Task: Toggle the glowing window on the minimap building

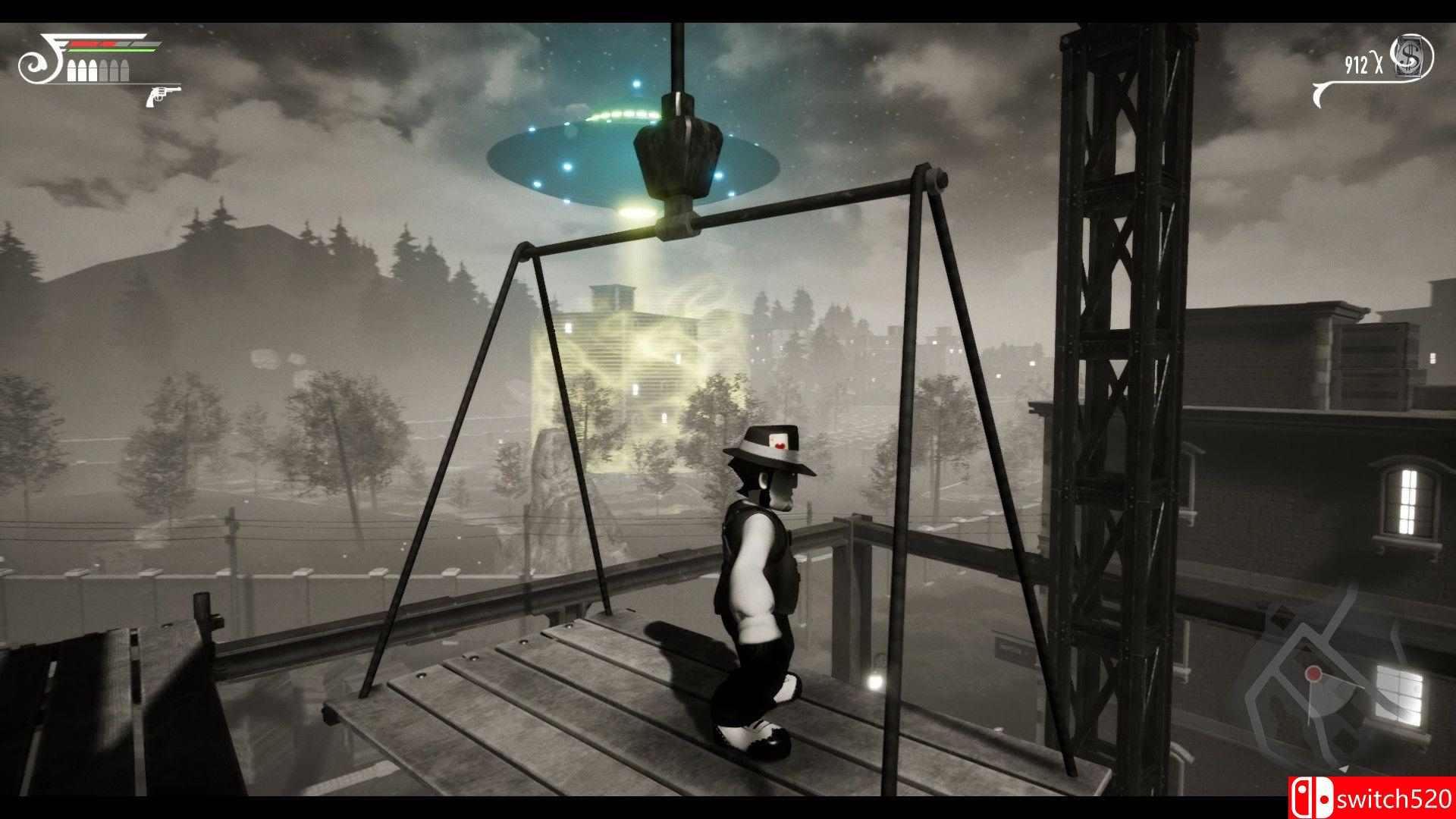Action: (x=1398, y=695)
